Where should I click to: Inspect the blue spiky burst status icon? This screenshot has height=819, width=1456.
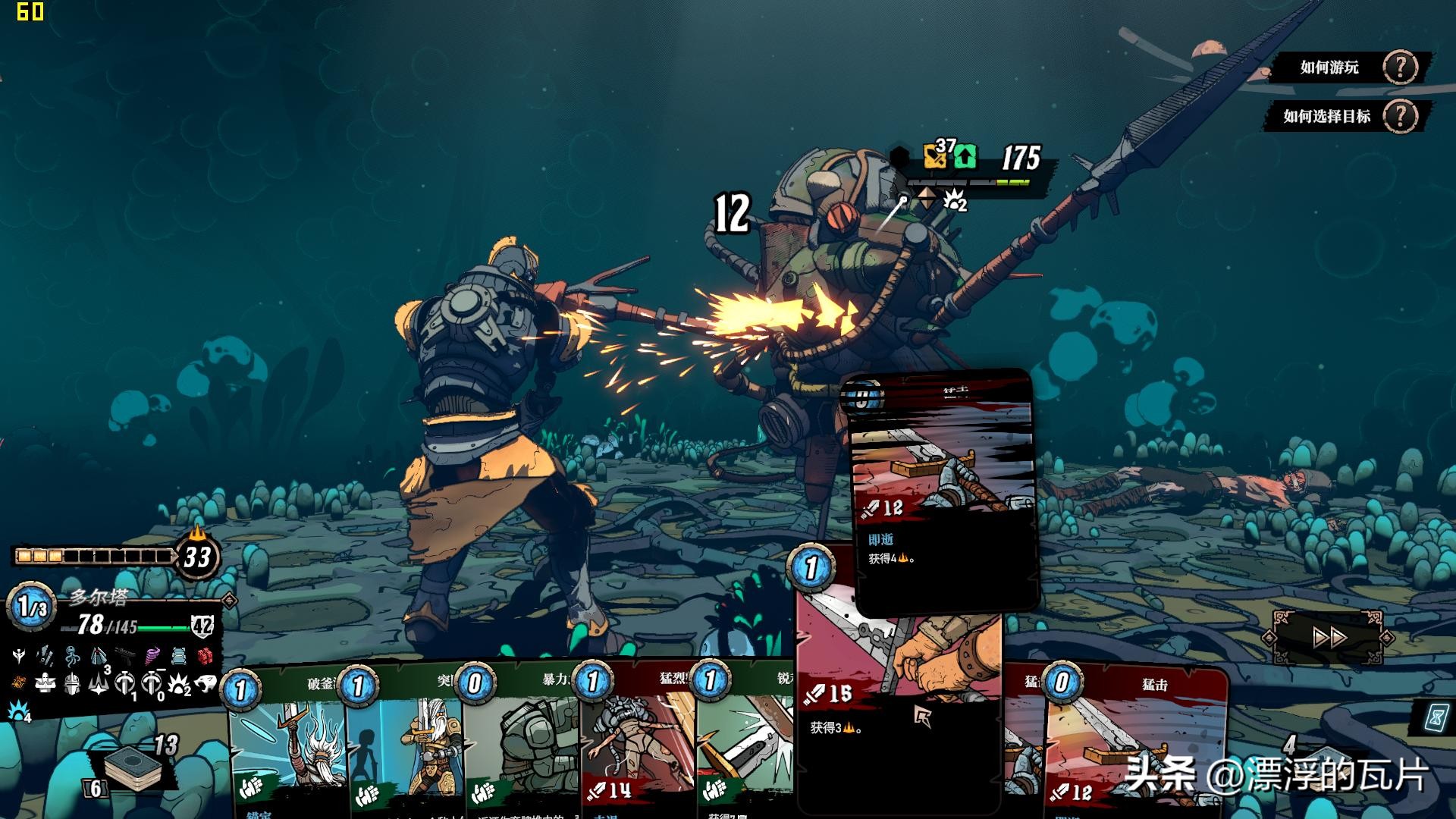[x=17, y=711]
